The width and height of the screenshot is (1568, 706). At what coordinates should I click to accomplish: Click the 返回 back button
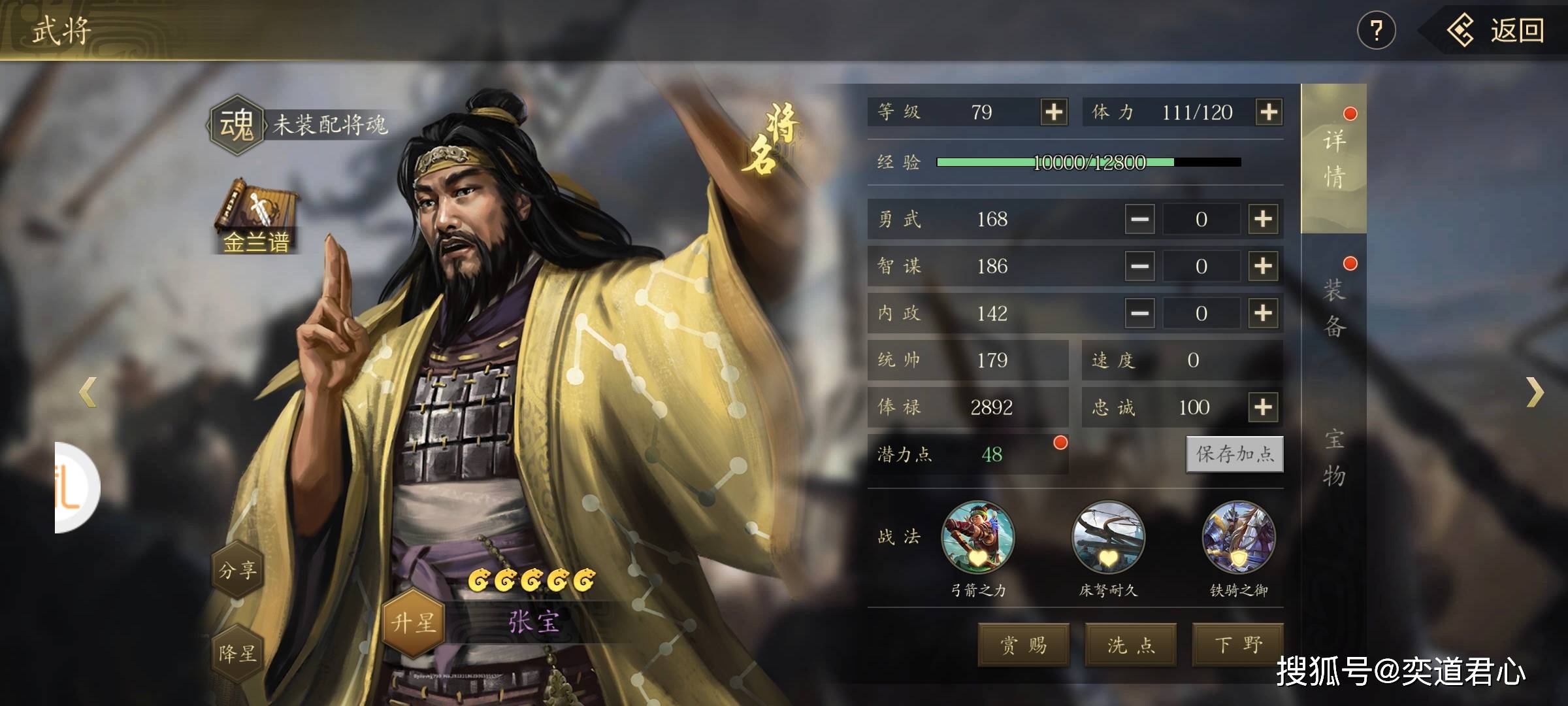coord(1496,31)
